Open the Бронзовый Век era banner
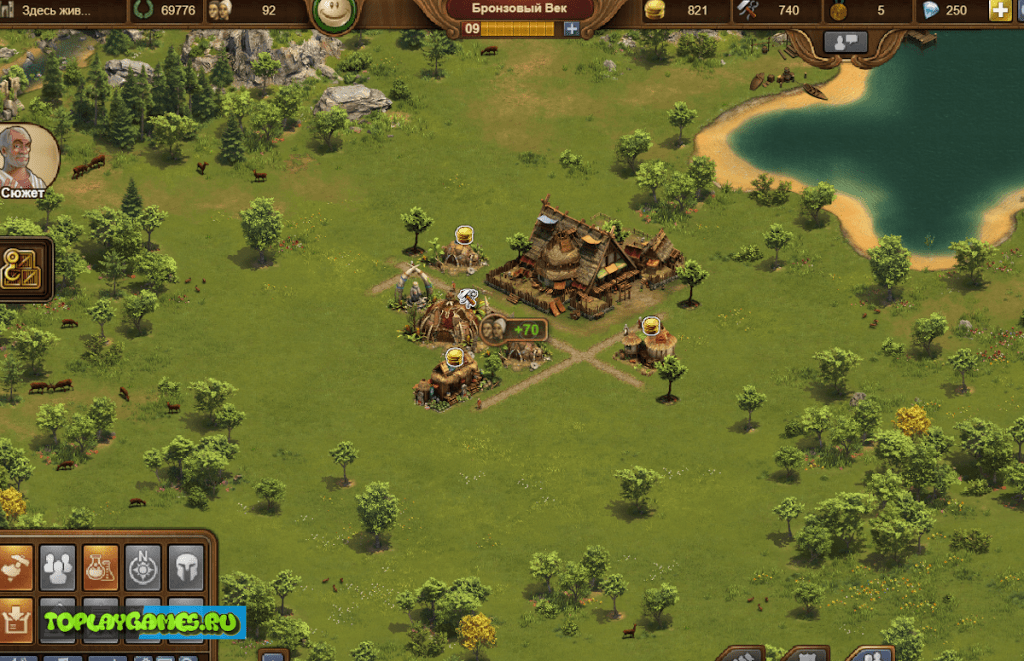This screenshot has height=661, width=1024. point(519,9)
